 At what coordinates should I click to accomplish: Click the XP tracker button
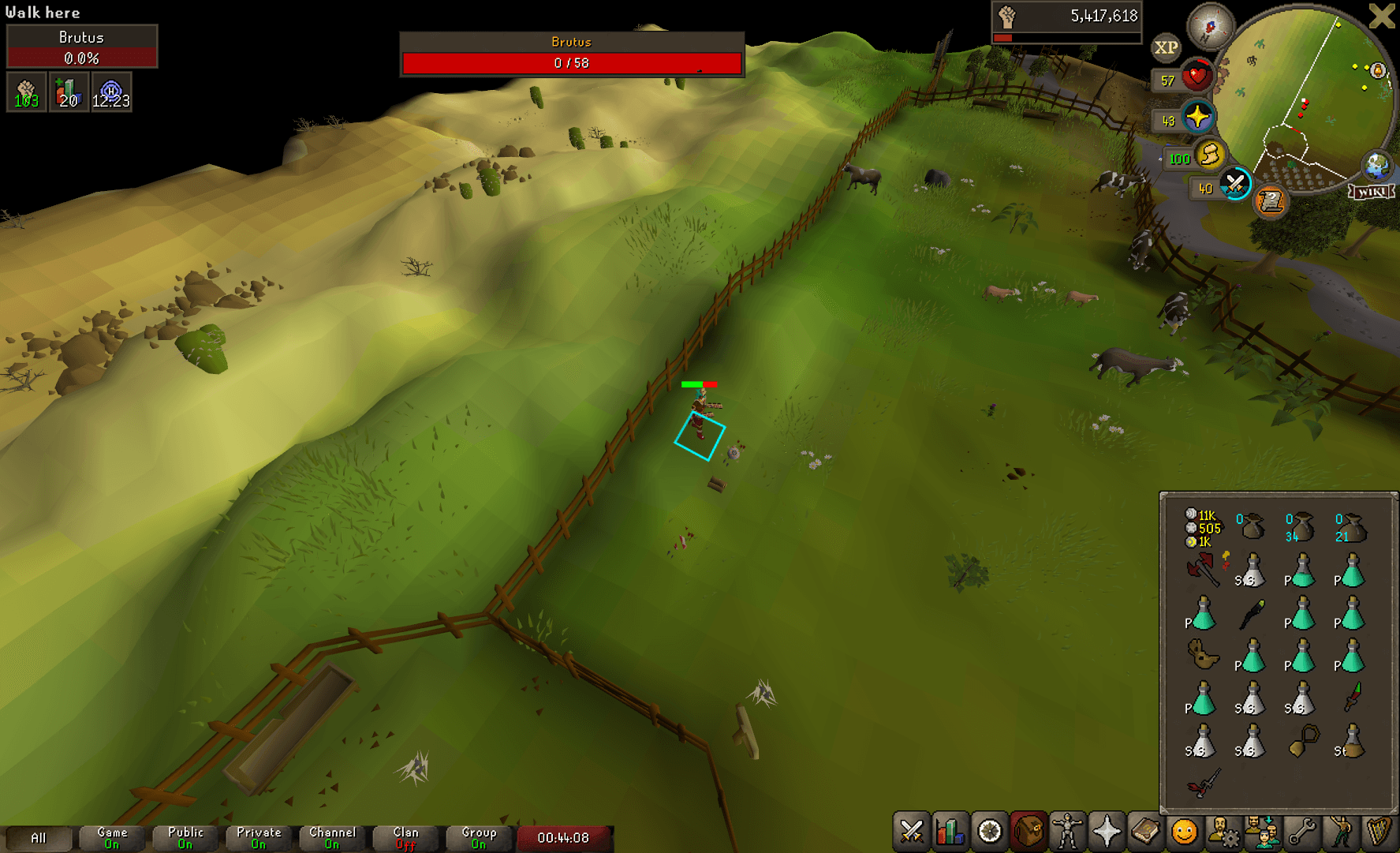click(1166, 47)
